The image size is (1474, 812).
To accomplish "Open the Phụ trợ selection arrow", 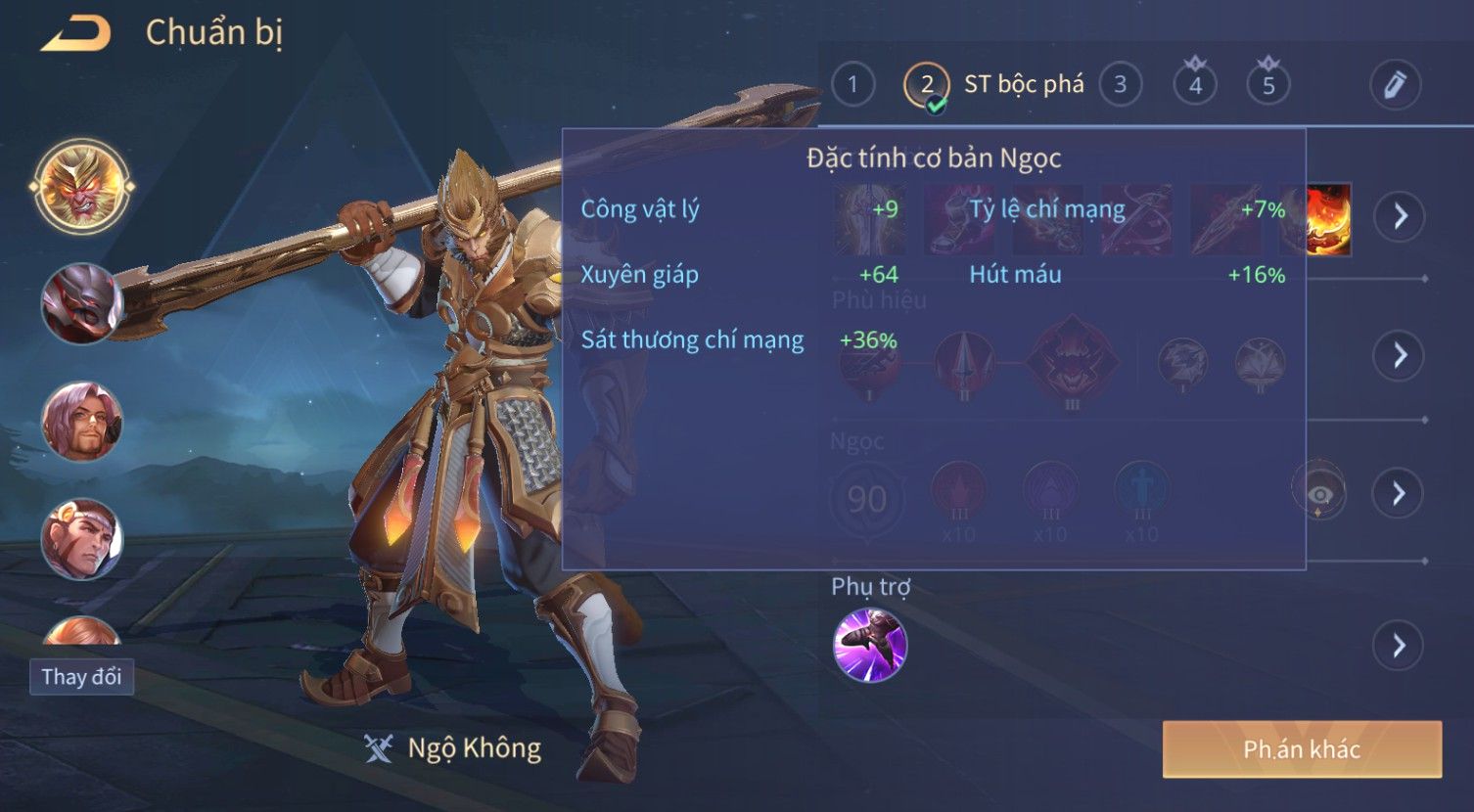I will (1398, 646).
